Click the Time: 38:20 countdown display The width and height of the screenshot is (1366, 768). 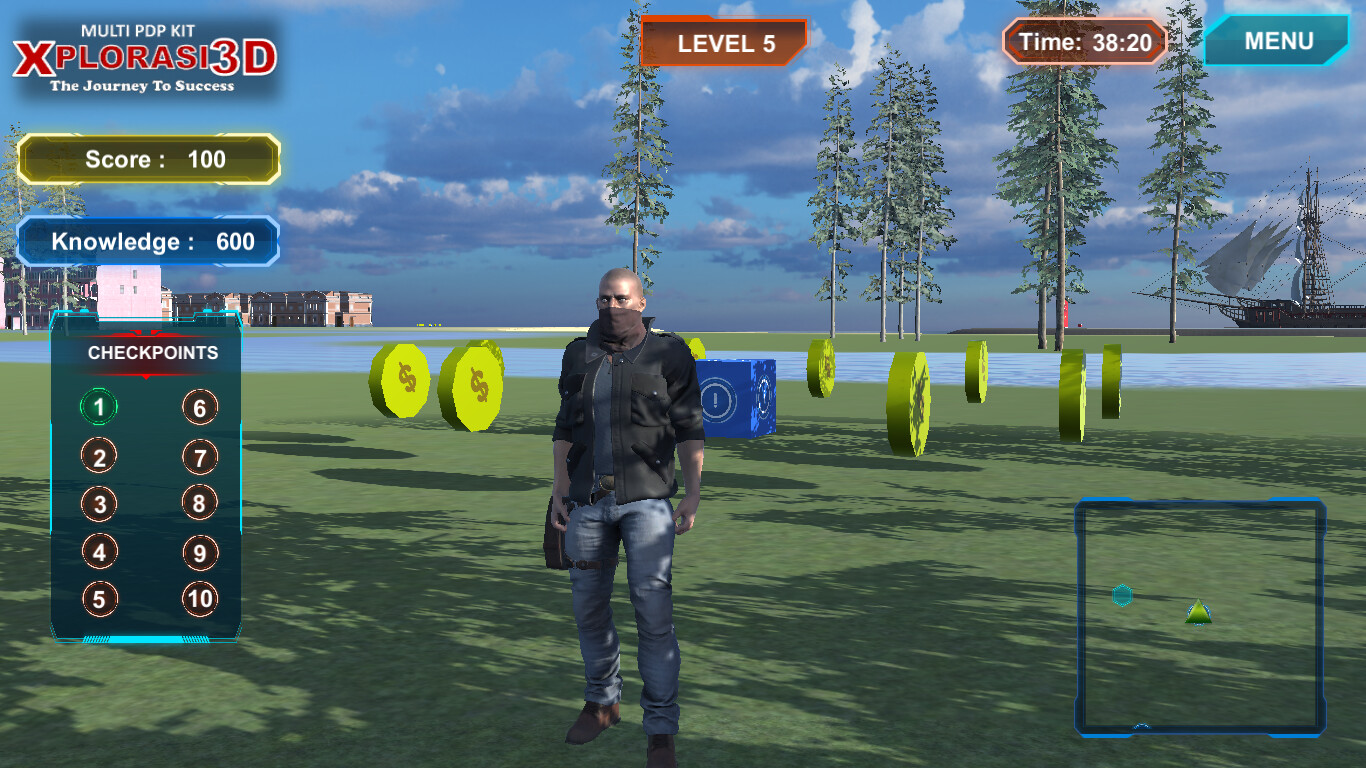click(1082, 42)
